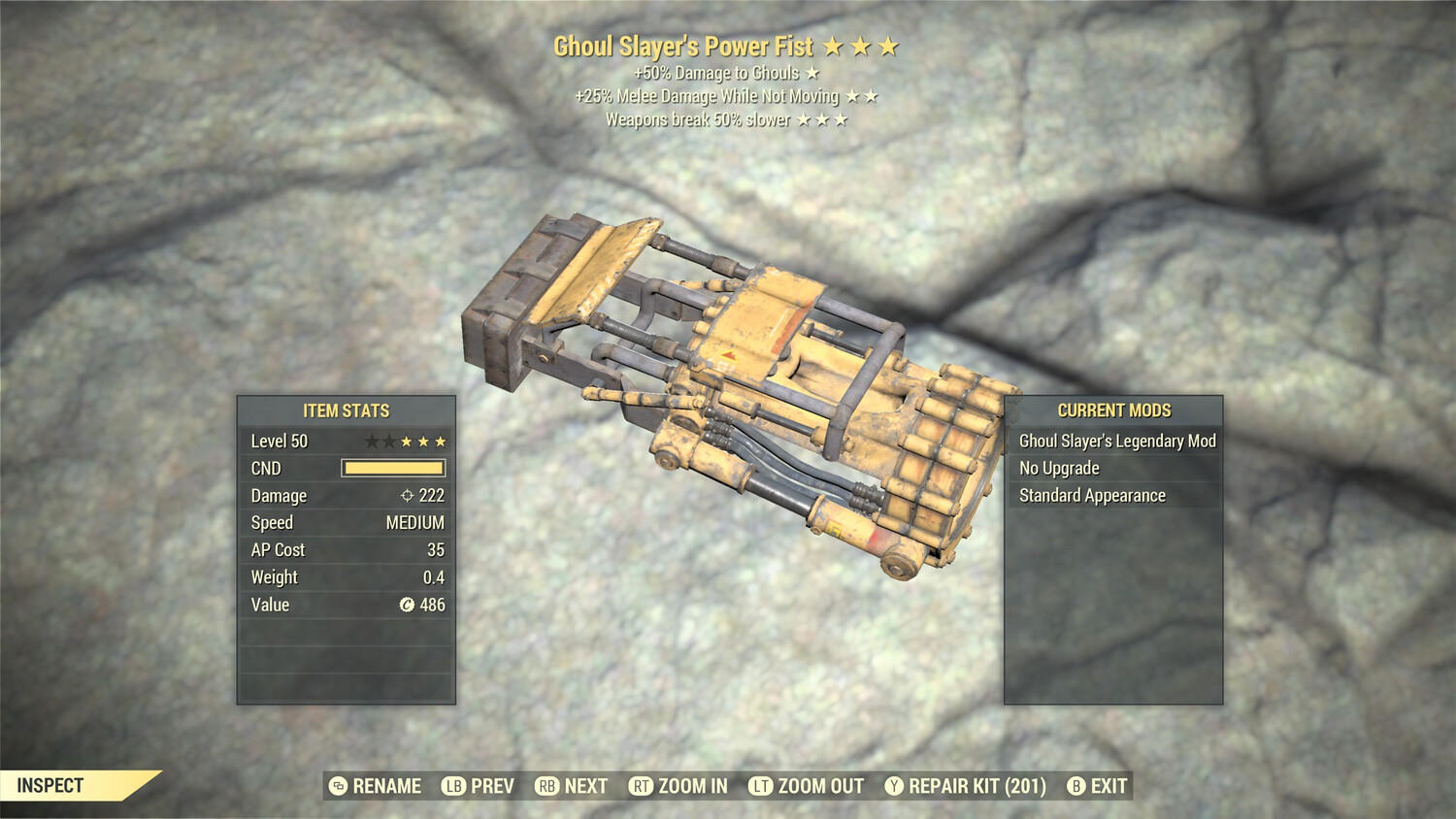Activate the ZOOM OUT option
The width and height of the screenshot is (1456, 819).
tap(807, 786)
